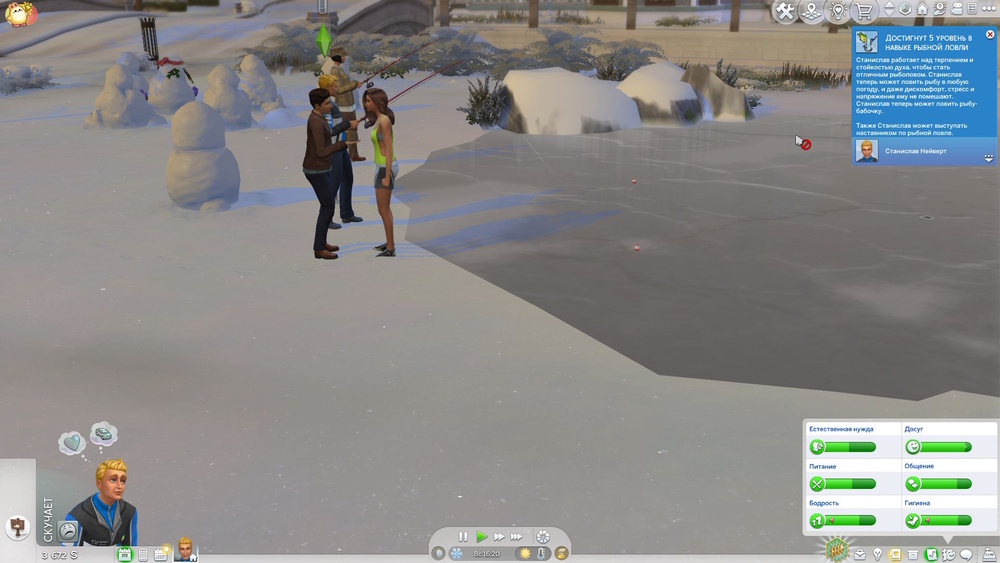Open the gallery camera control icon
The height and width of the screenshot is (563, 1000).
[x=957, y=9]
